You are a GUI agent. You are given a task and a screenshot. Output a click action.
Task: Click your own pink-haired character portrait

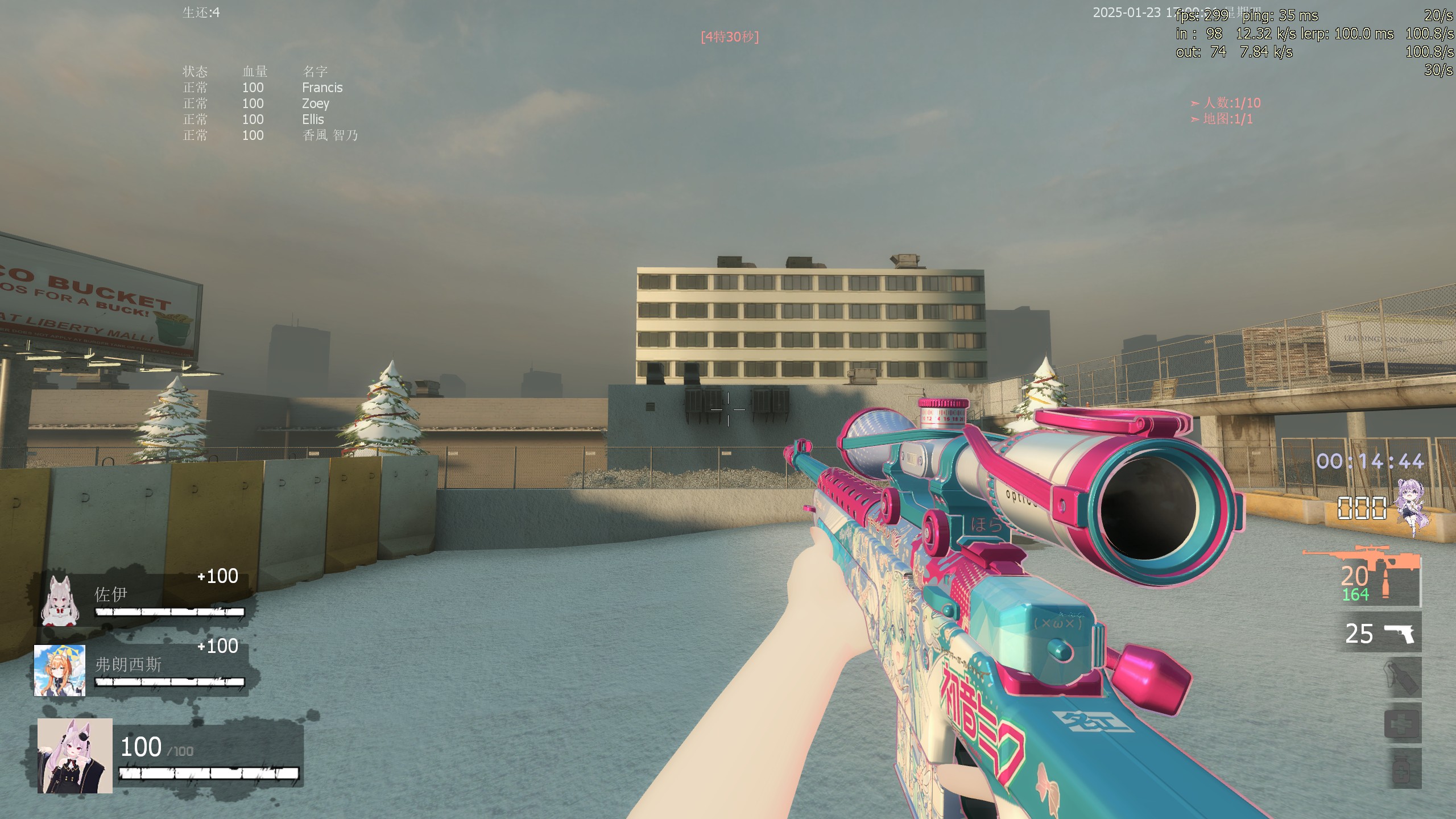pyautogui.click(x=75, y=755)
